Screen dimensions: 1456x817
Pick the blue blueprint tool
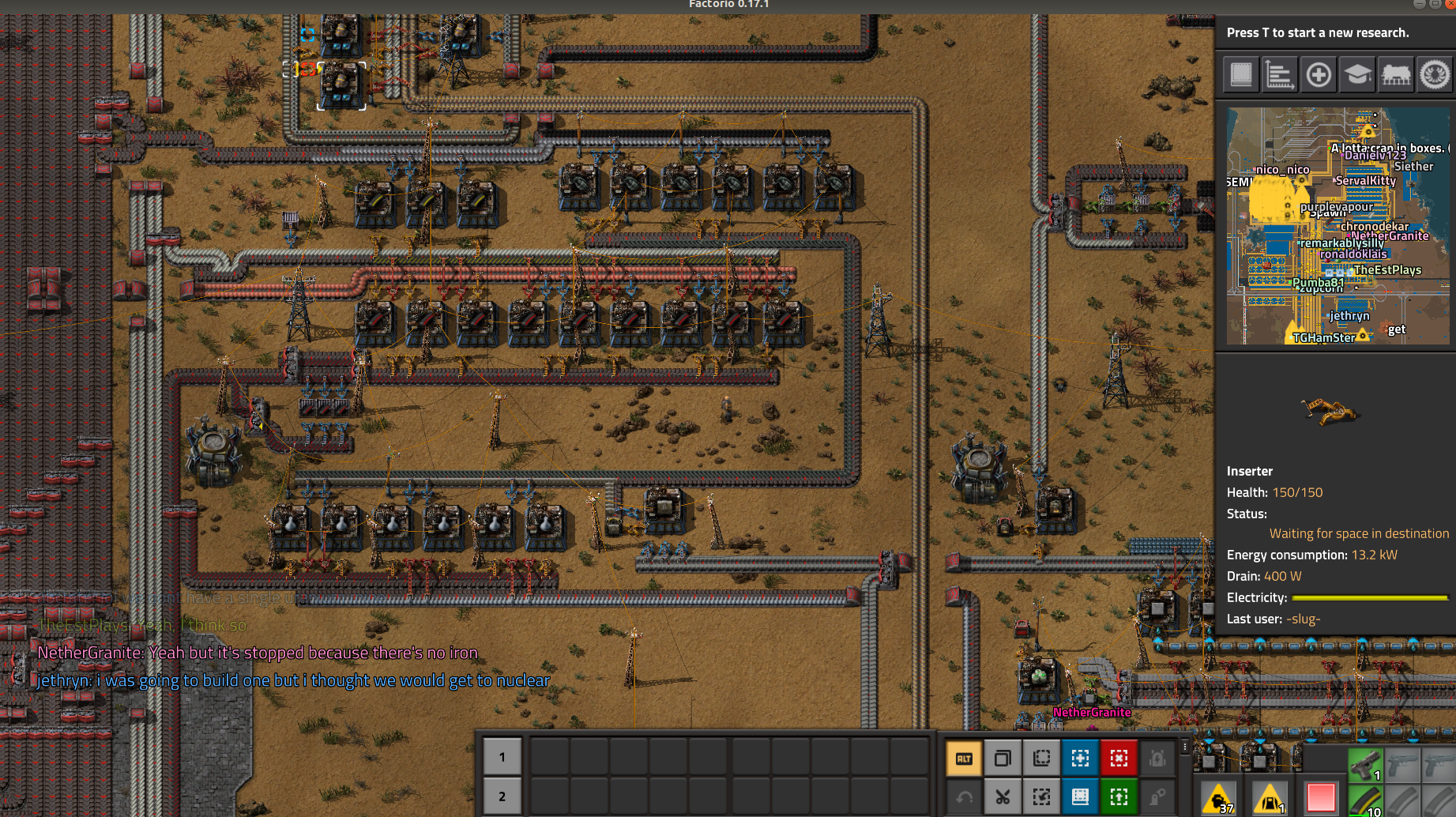1080,759
